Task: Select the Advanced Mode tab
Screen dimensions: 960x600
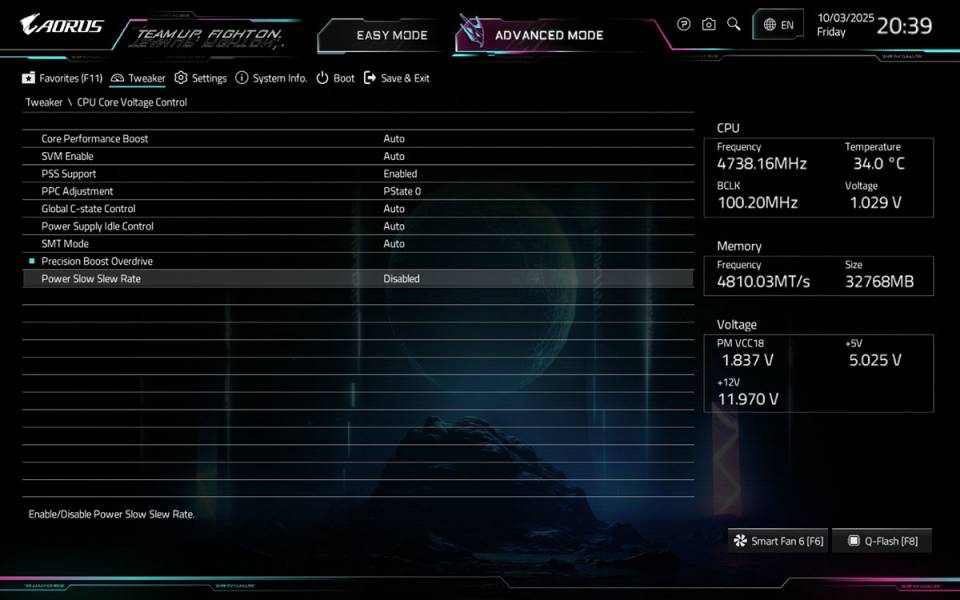Action: tap(549, 35)
